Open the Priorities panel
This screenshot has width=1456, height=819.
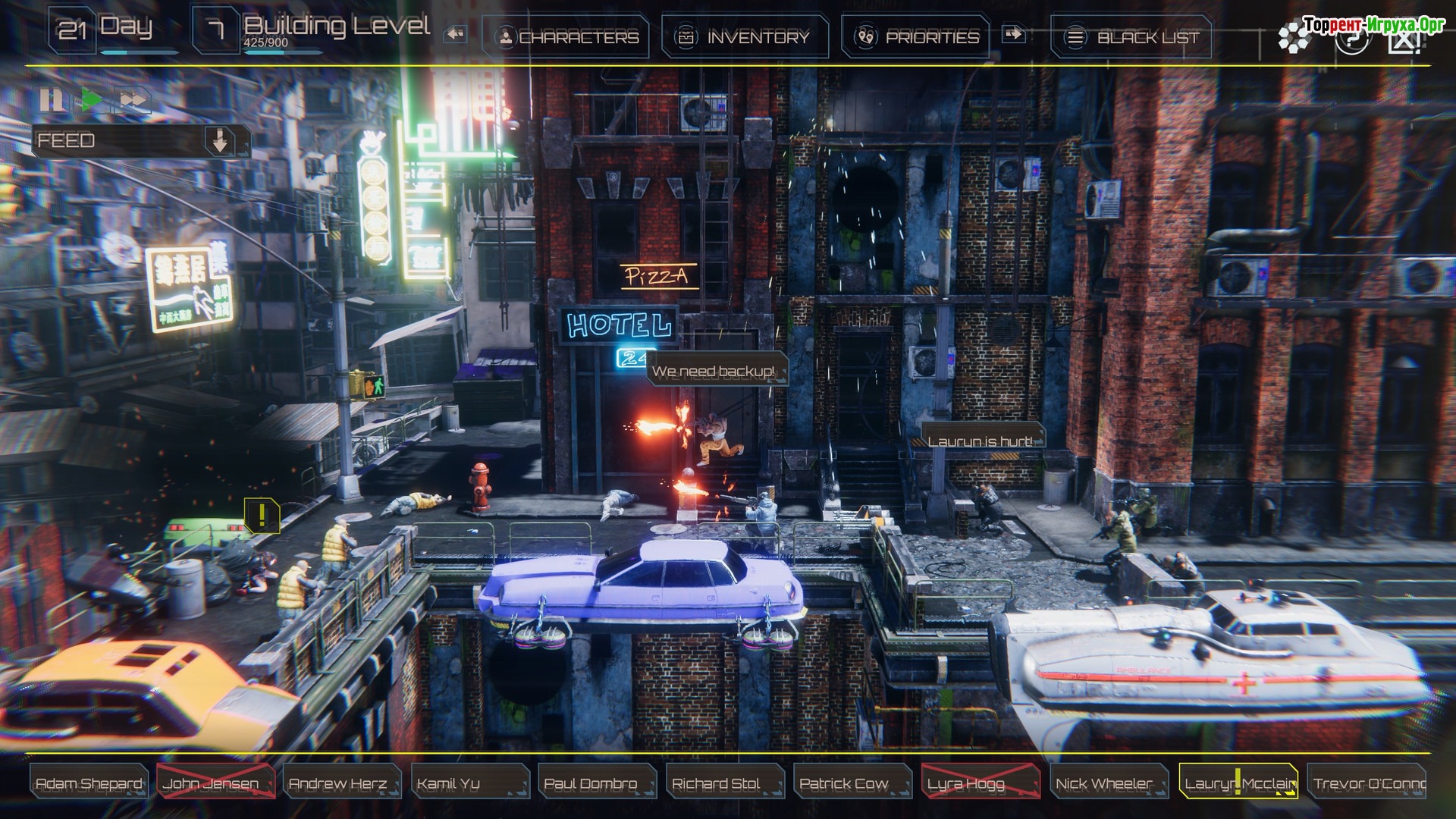917,36
